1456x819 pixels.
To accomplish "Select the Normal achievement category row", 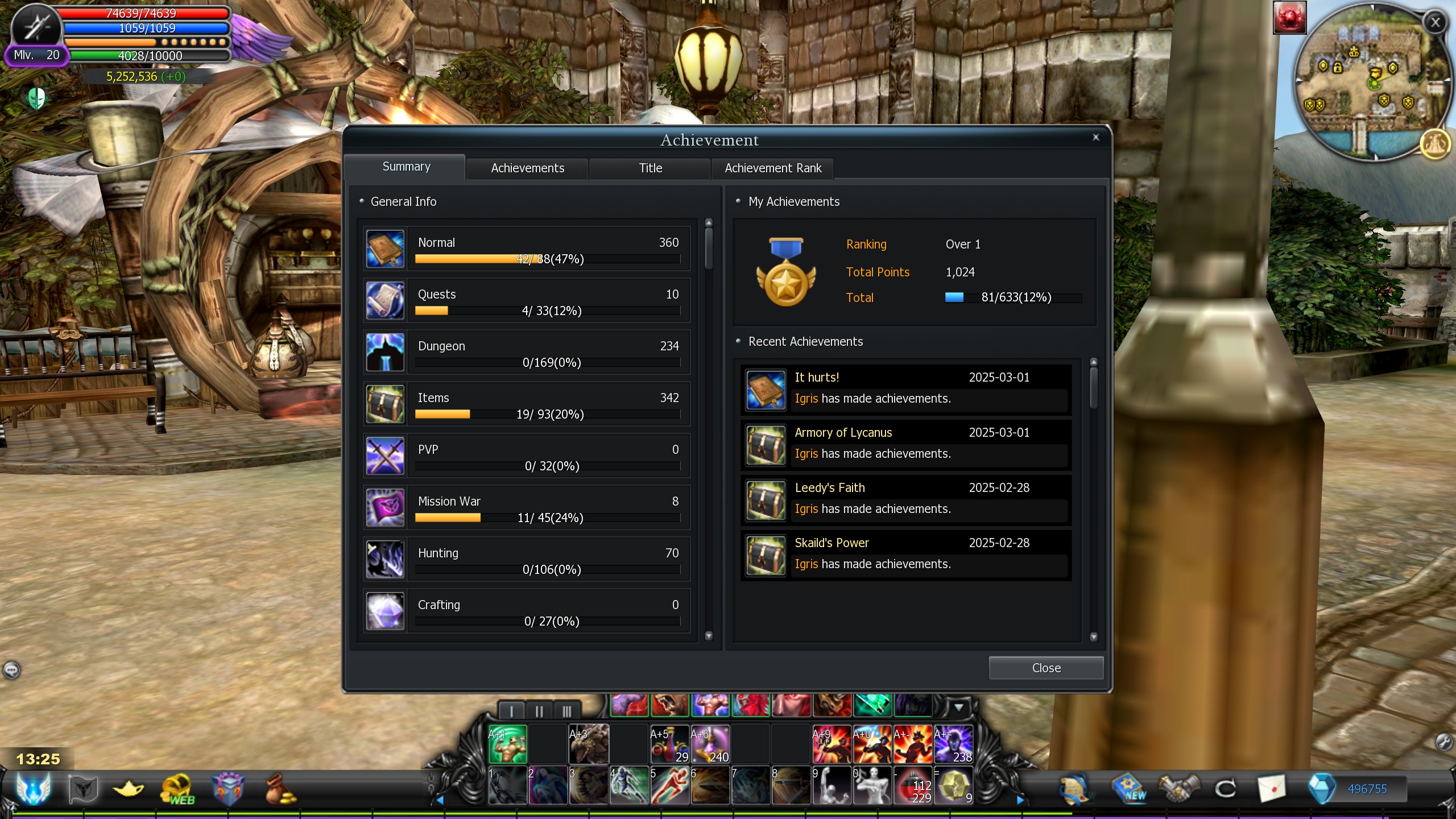I will coord(527,249).
